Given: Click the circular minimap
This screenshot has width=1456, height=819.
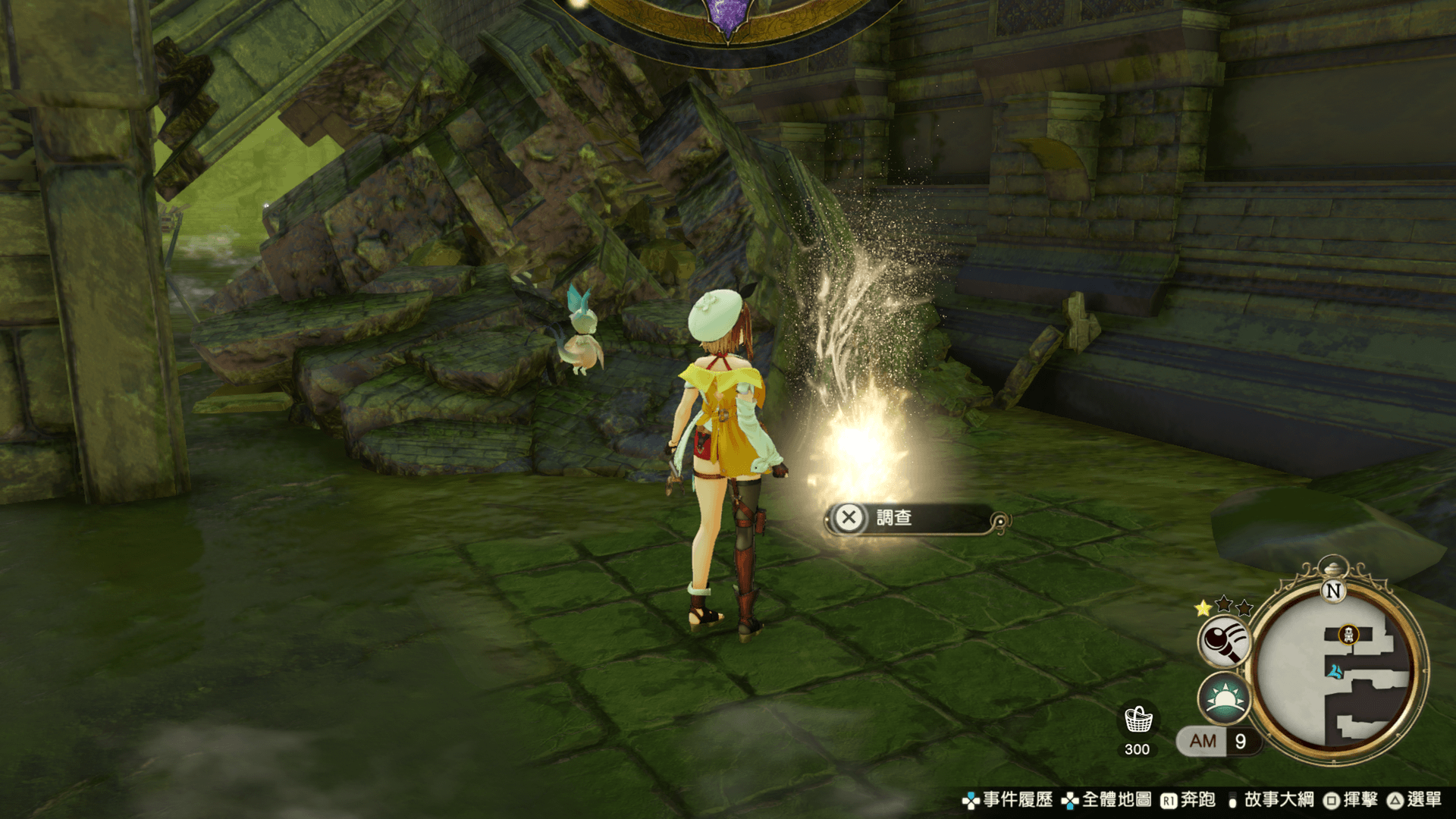Looking at the screenshot, I should (x=1338, y=671).
